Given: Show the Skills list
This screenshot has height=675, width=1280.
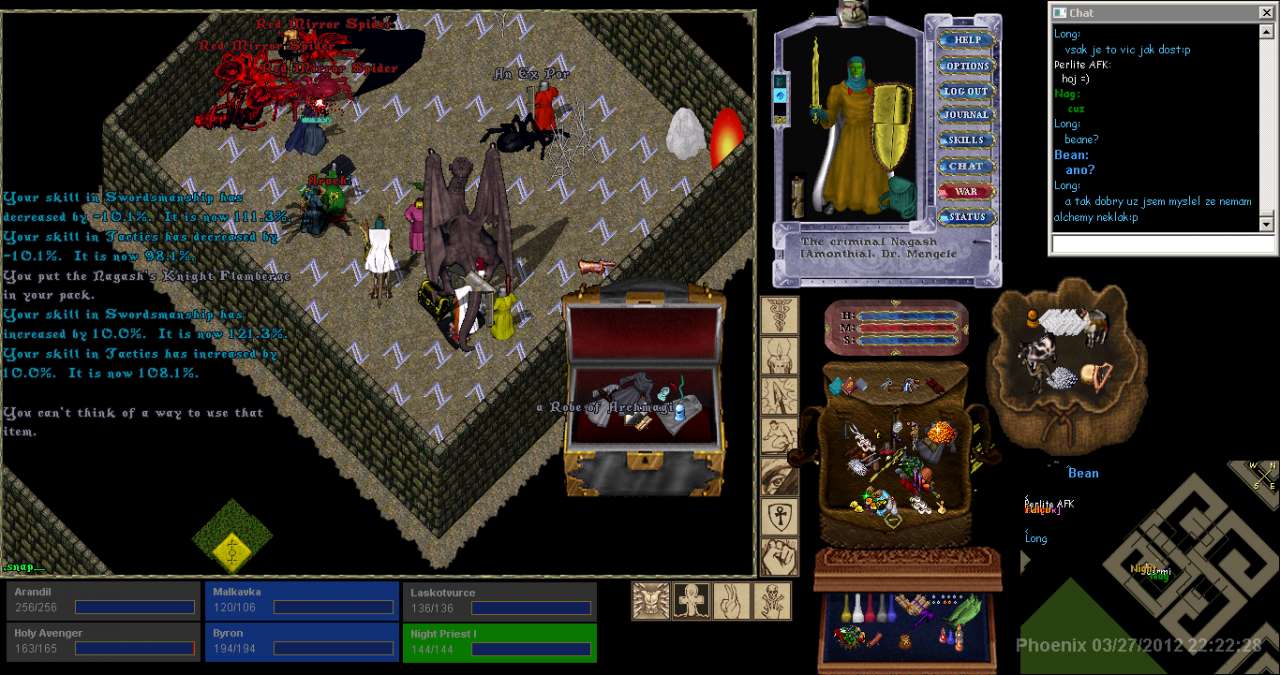Looking at the screenshot, I should [x=966, y=140].
